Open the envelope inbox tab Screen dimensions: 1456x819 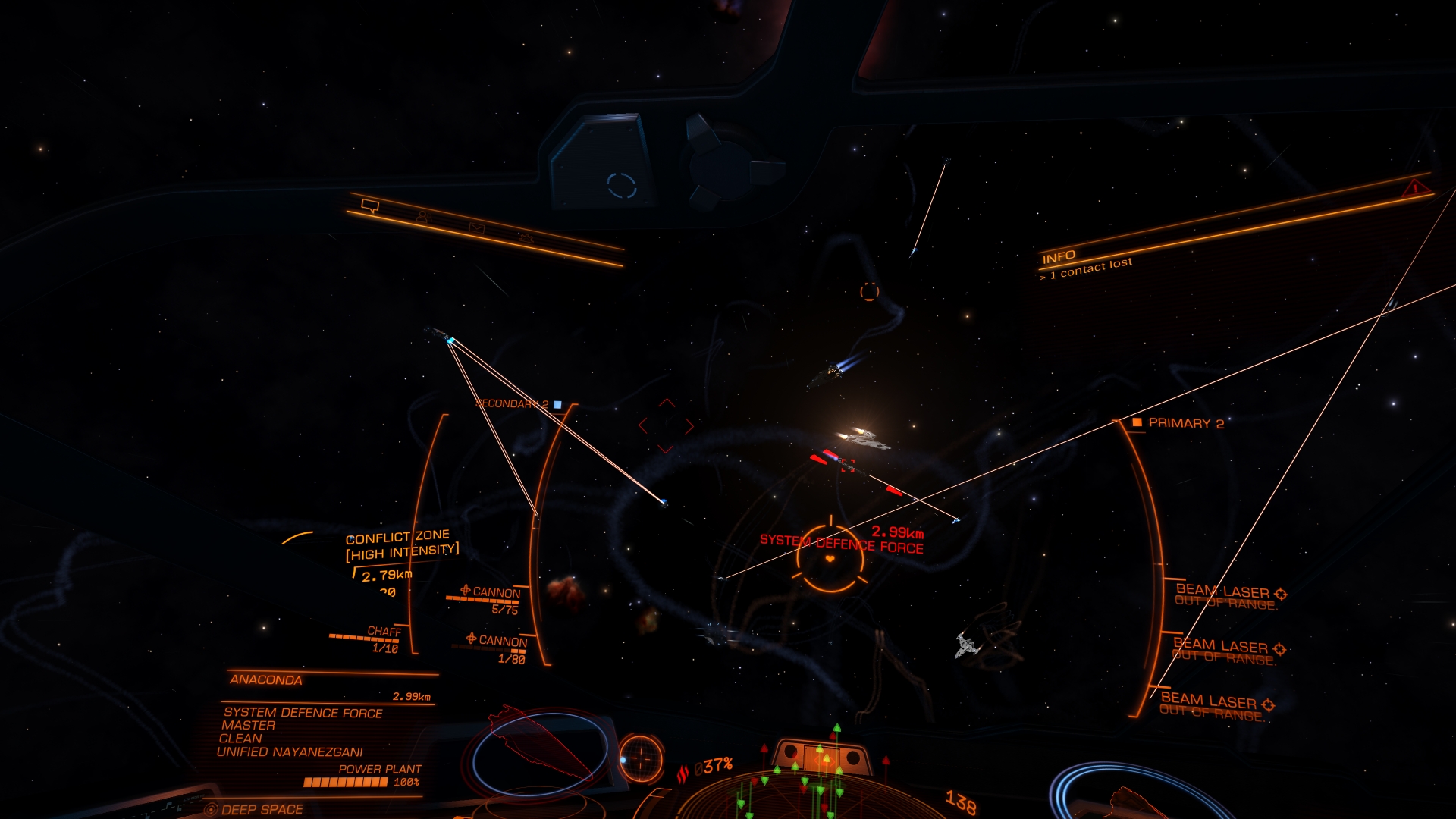pos(476,227)
